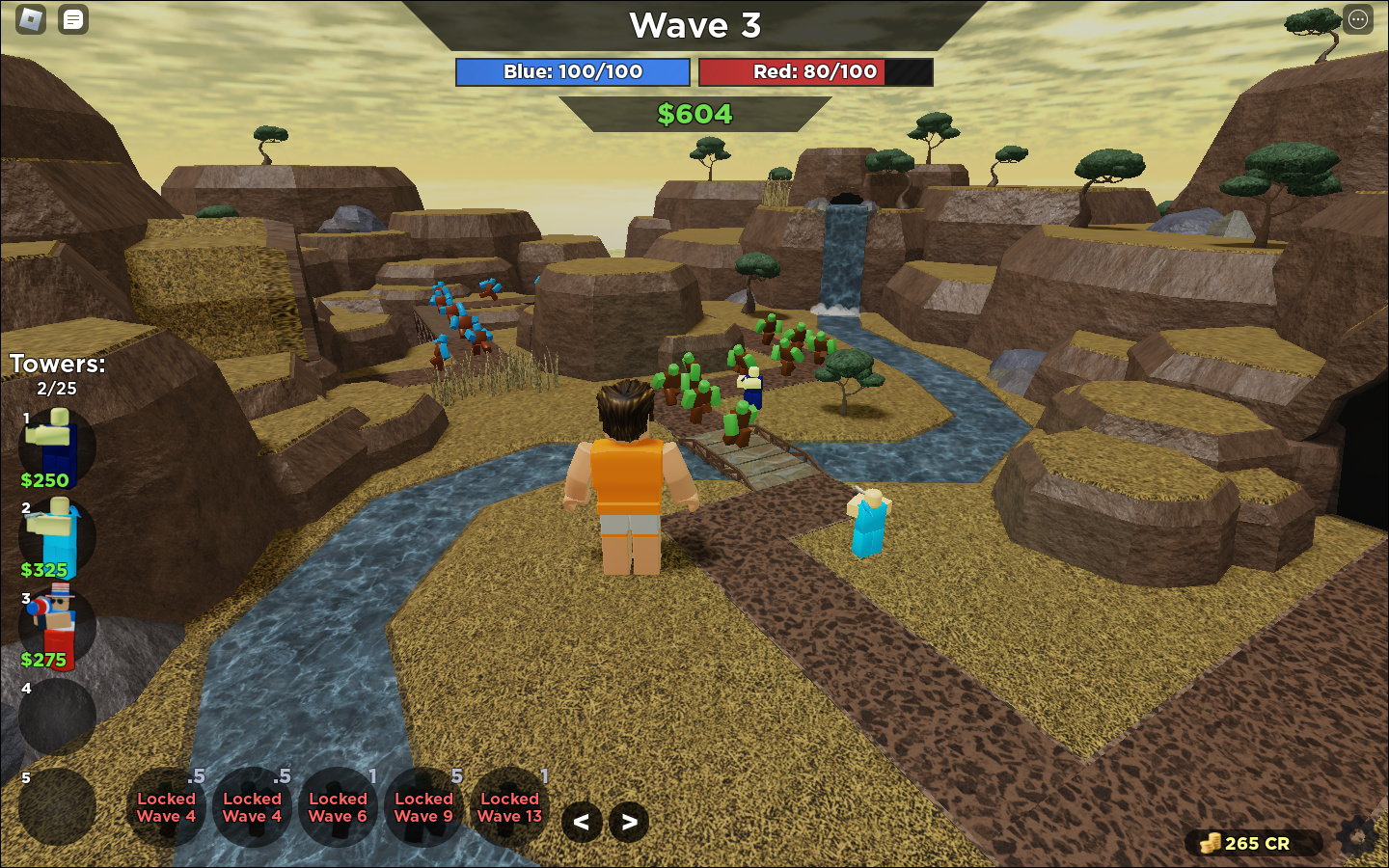The image size is (1389, 868).
Task: Choose the $325 cyan tower slot
Action: click(x=57, y=536)
